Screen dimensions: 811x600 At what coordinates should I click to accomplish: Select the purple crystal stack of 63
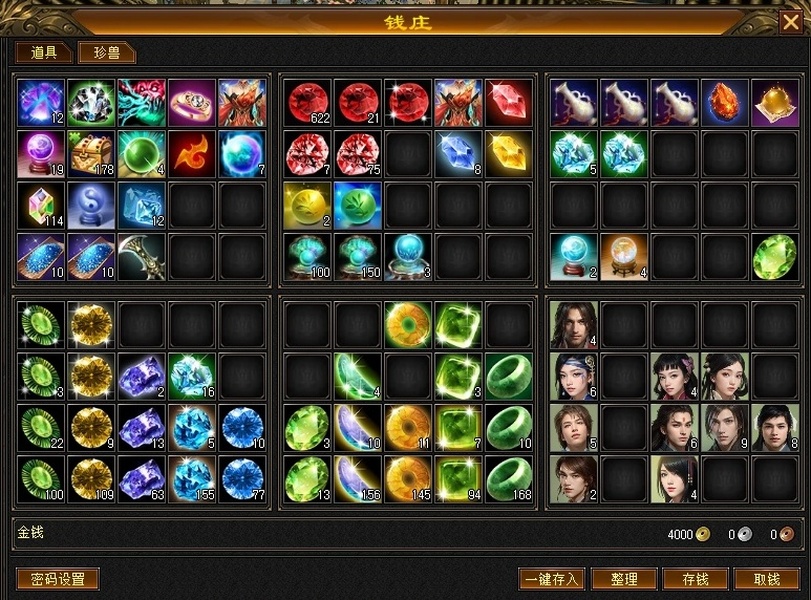[x=142, y=479]
